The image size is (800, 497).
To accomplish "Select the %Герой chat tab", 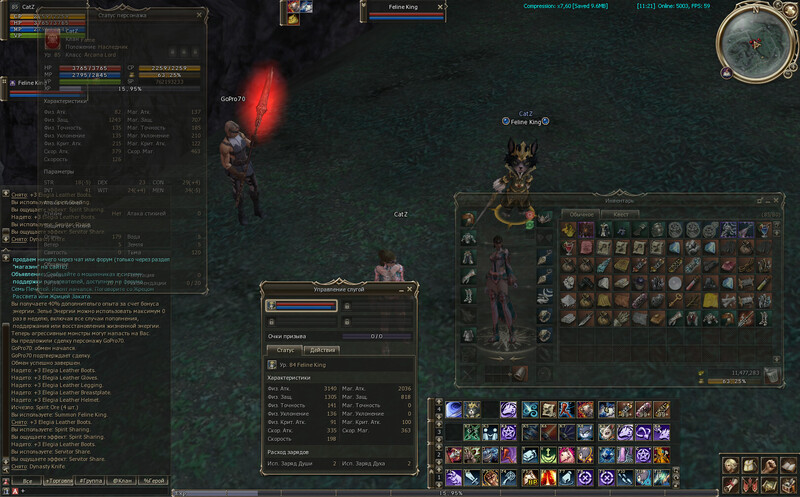I will pos(153,481).
